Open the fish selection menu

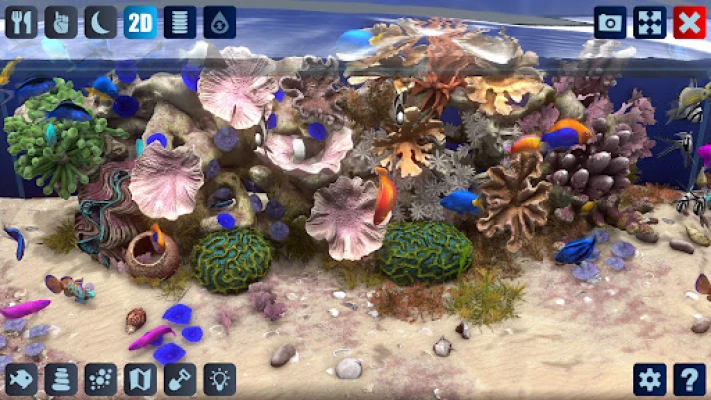pos(21,379)
